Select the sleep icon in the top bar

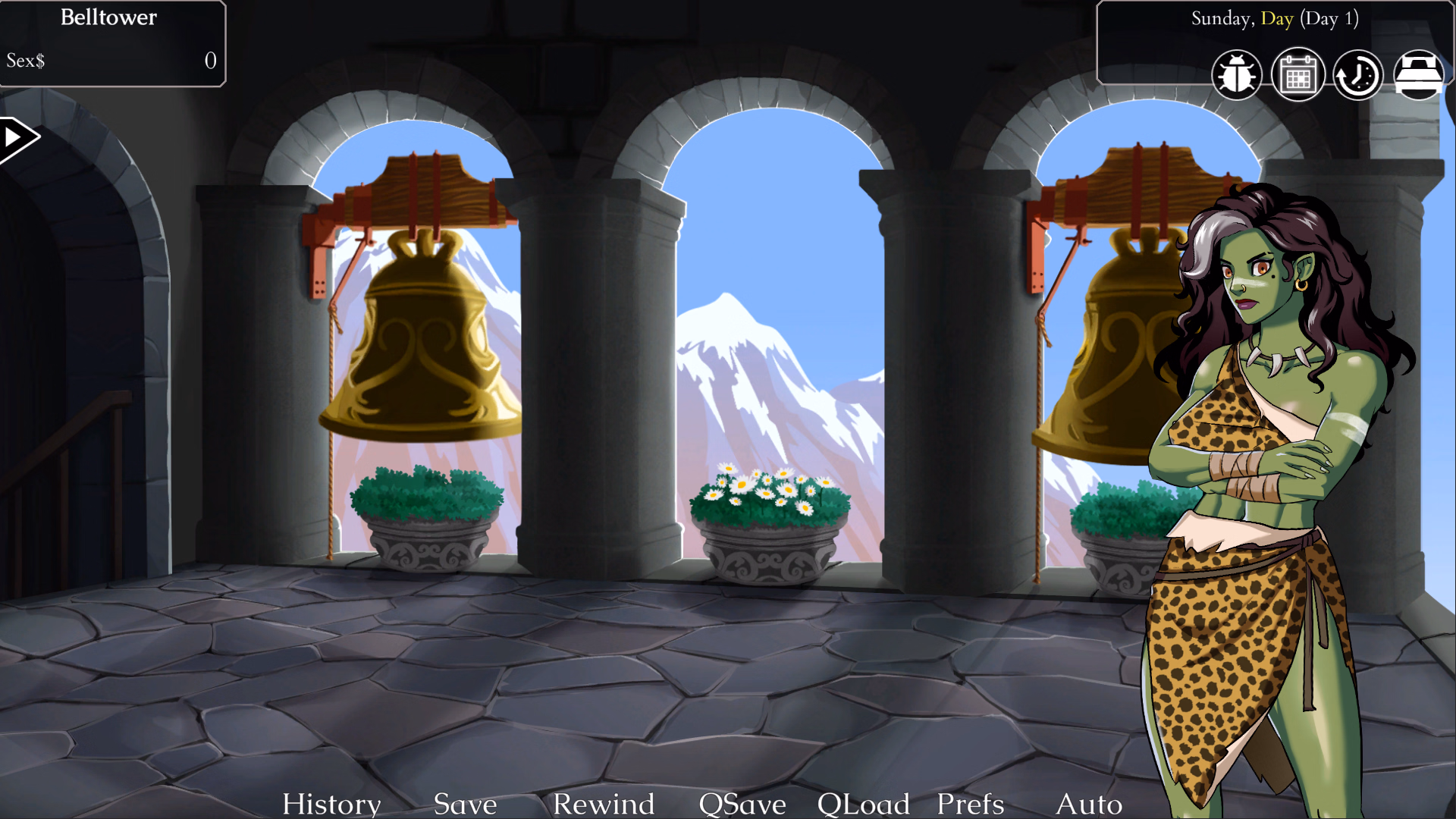click(1420, 74)
